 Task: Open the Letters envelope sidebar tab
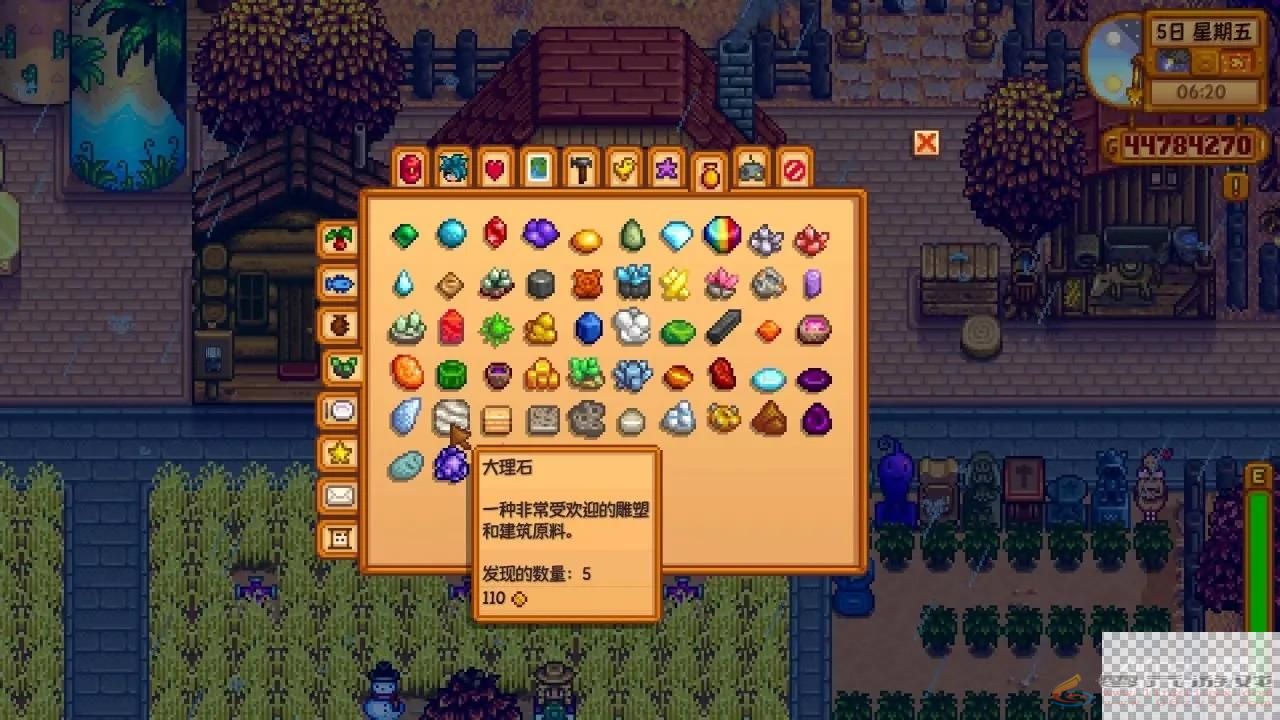pyautogui.click(x=338, y=497)
